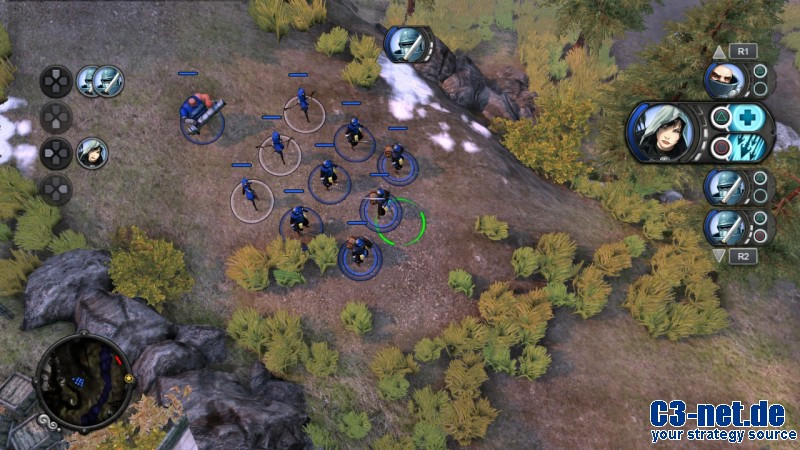Select the masked ninja portrait
The image size is (800, 450).
click(724, 80)
